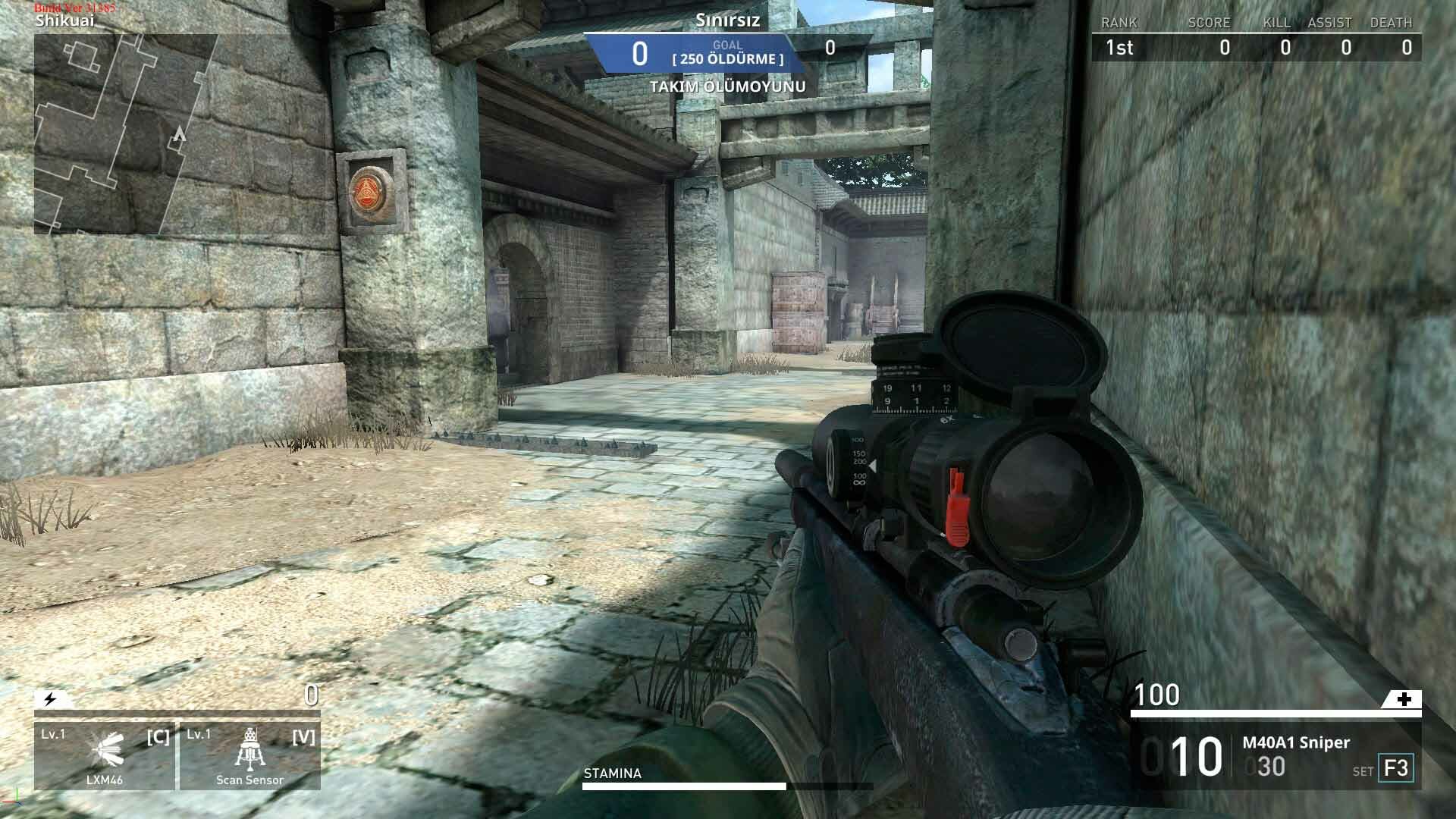Viewport: 1456px width, 819px height.
Task: Activate the LXM46 skill slot
Action: 105,756
